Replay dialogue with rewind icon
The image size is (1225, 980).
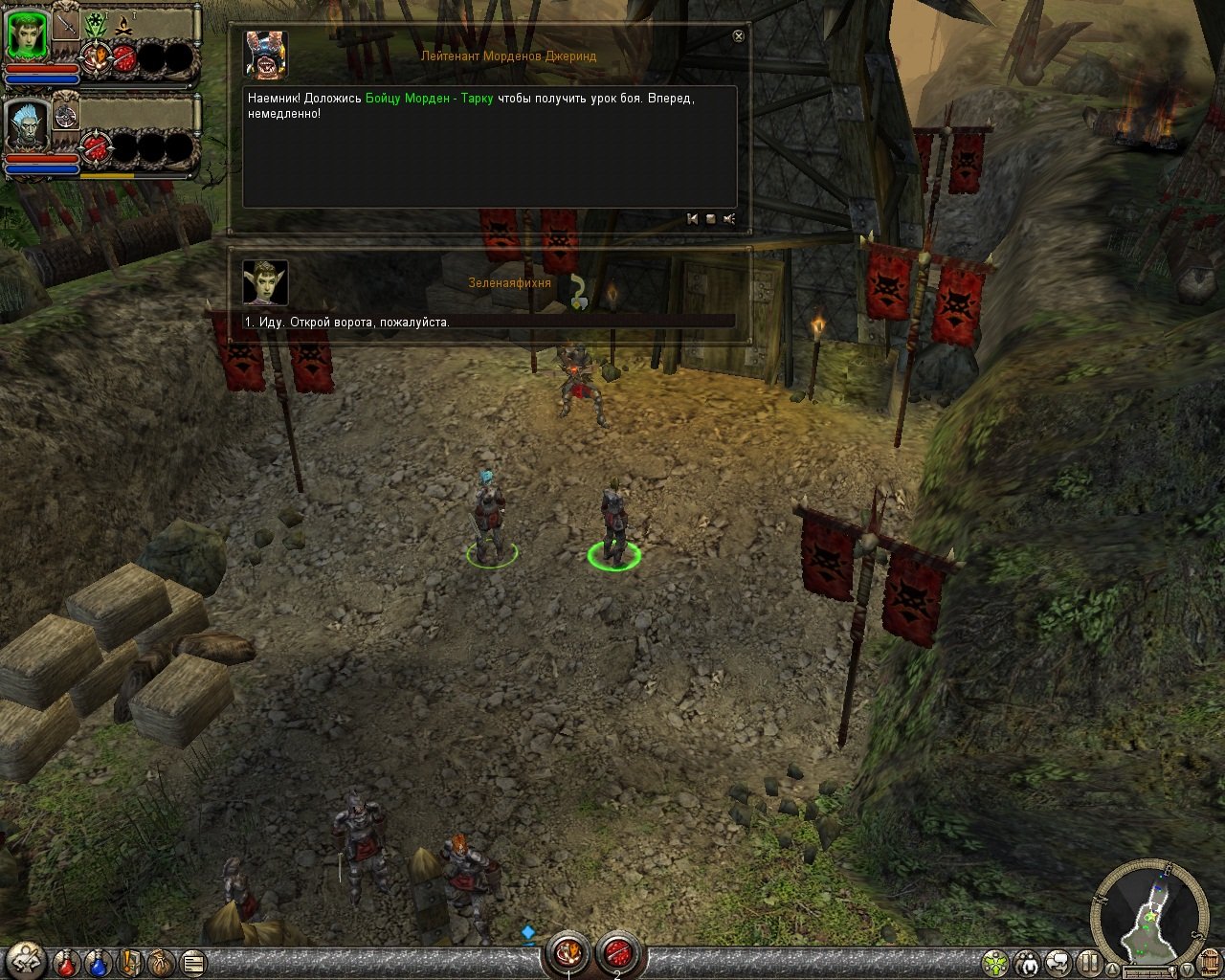692,218
